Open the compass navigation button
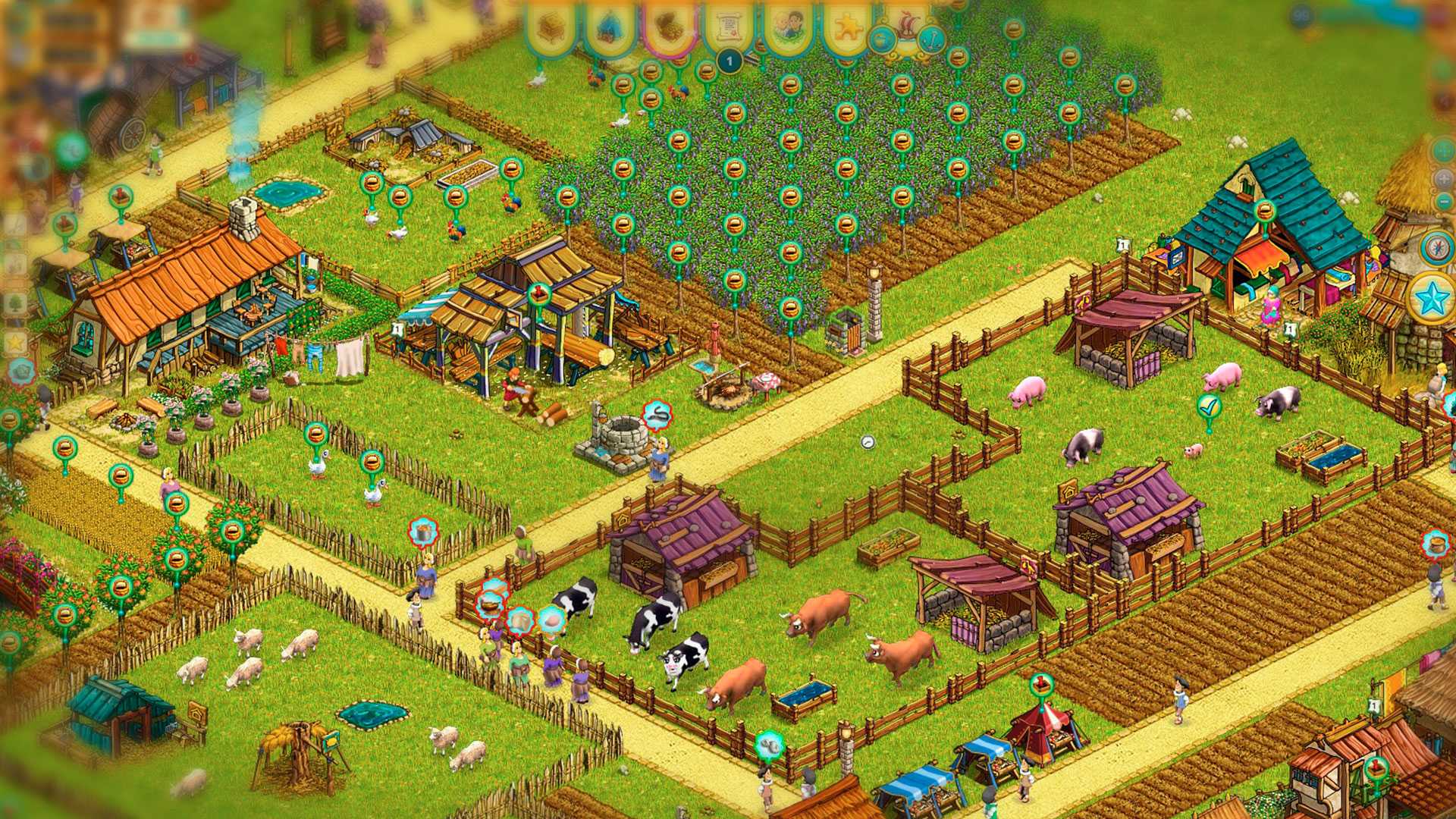This screenshot has width=1456, height=819. click(x=1437, y=247)
